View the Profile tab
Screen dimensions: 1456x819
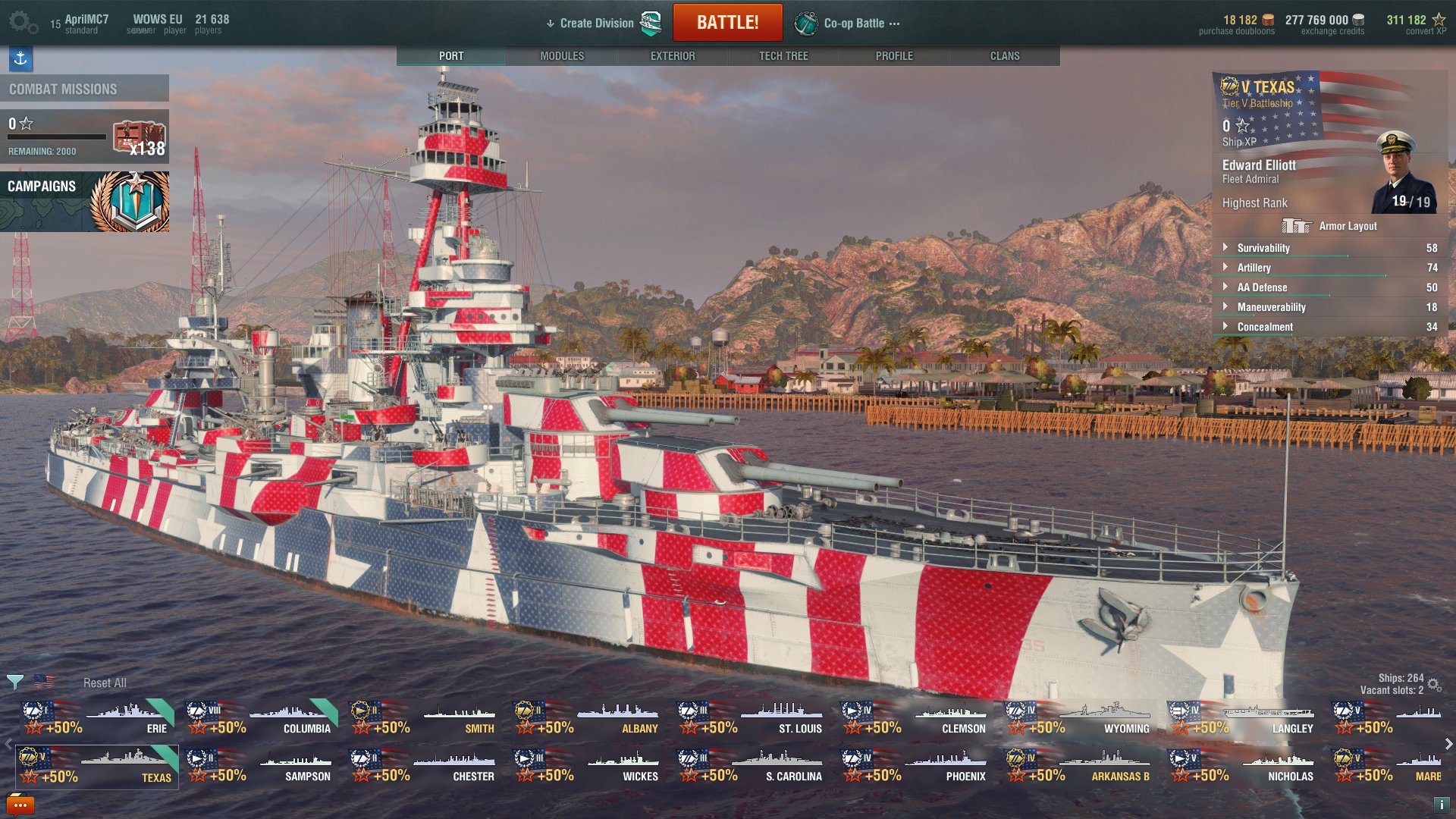click(x=894, y=56)
